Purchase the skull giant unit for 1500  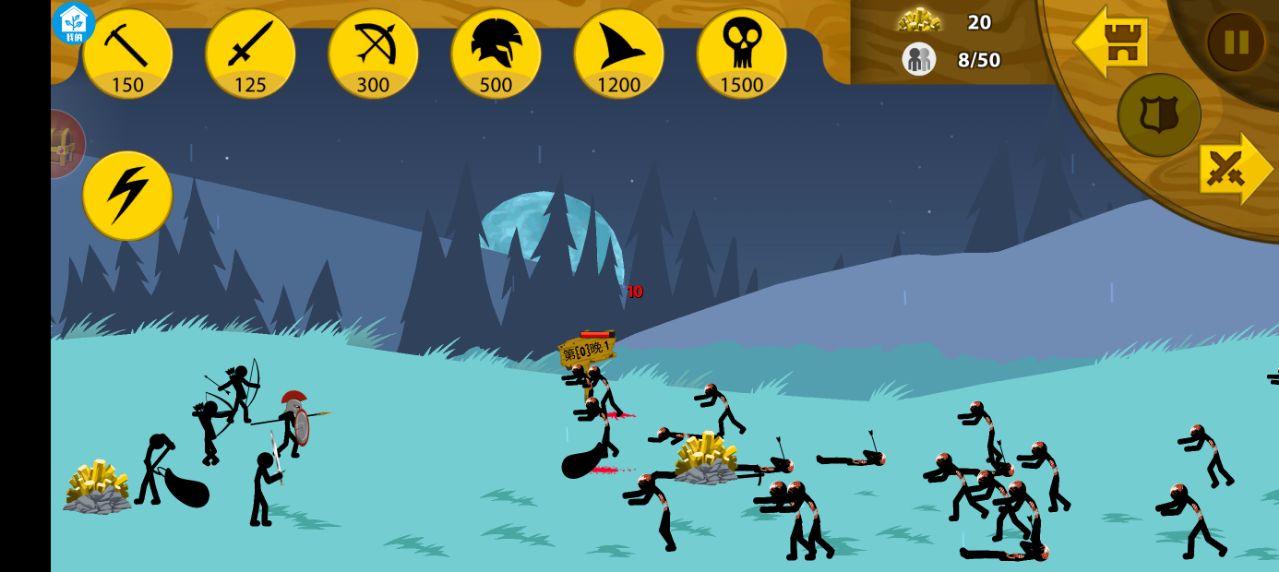click(742, 54)
